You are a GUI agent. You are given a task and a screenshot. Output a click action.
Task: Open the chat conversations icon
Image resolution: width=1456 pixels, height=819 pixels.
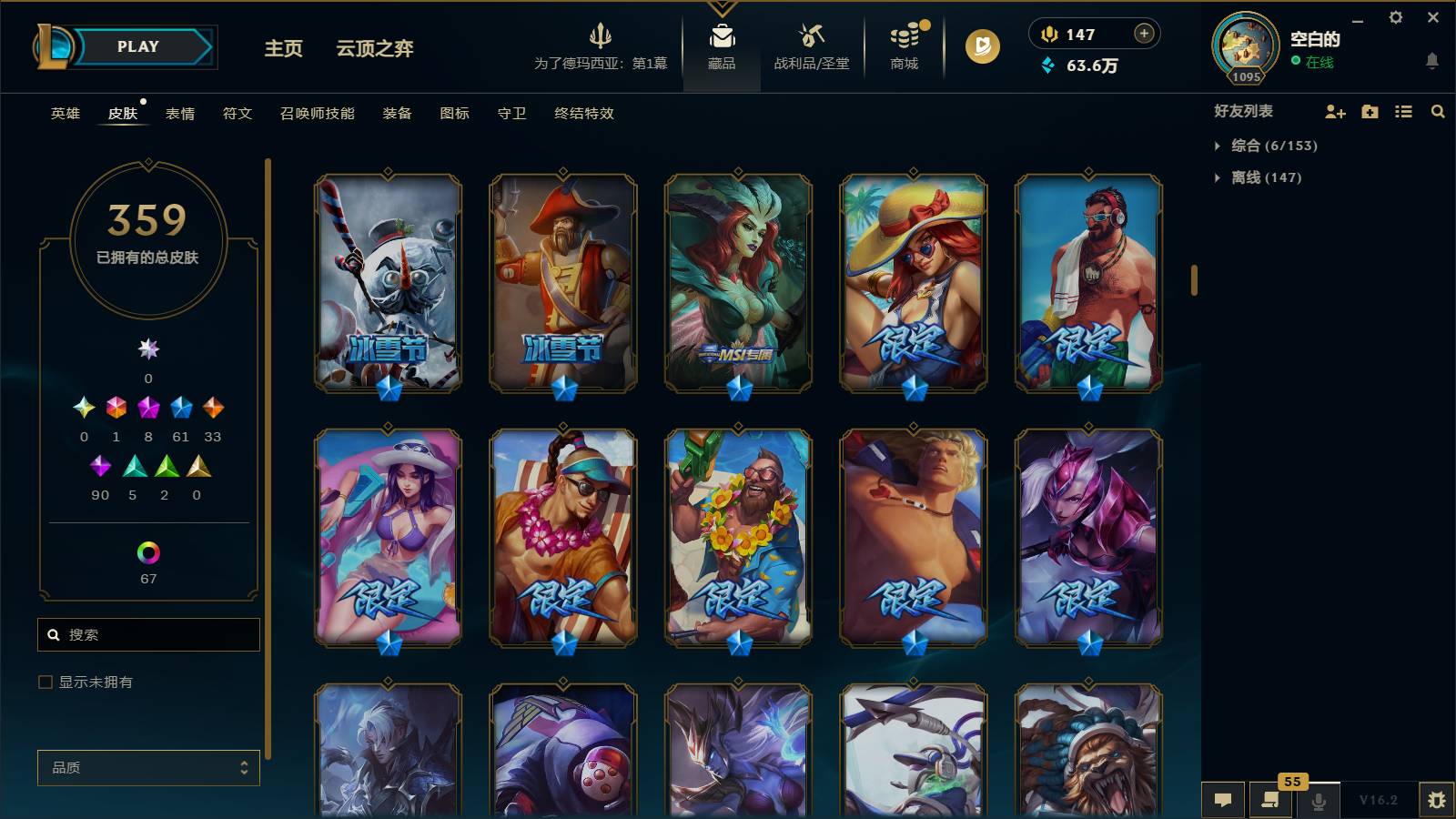[1223, 801]
